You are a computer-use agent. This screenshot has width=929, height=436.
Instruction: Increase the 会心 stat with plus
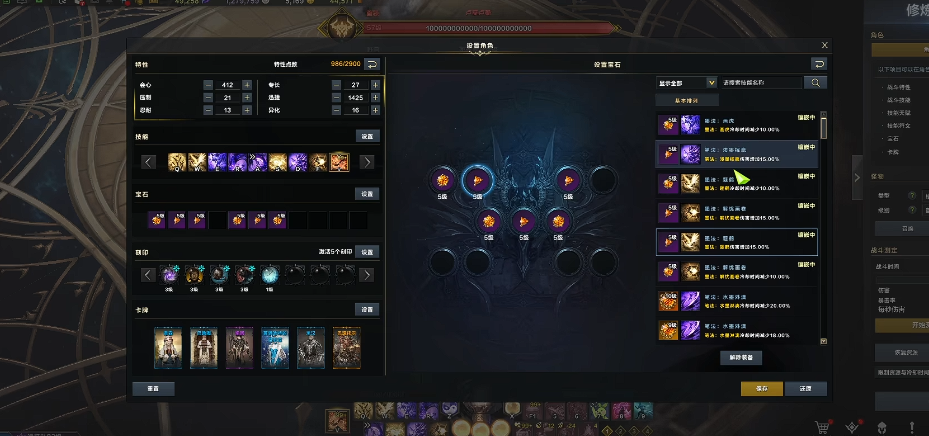point(248,85)
